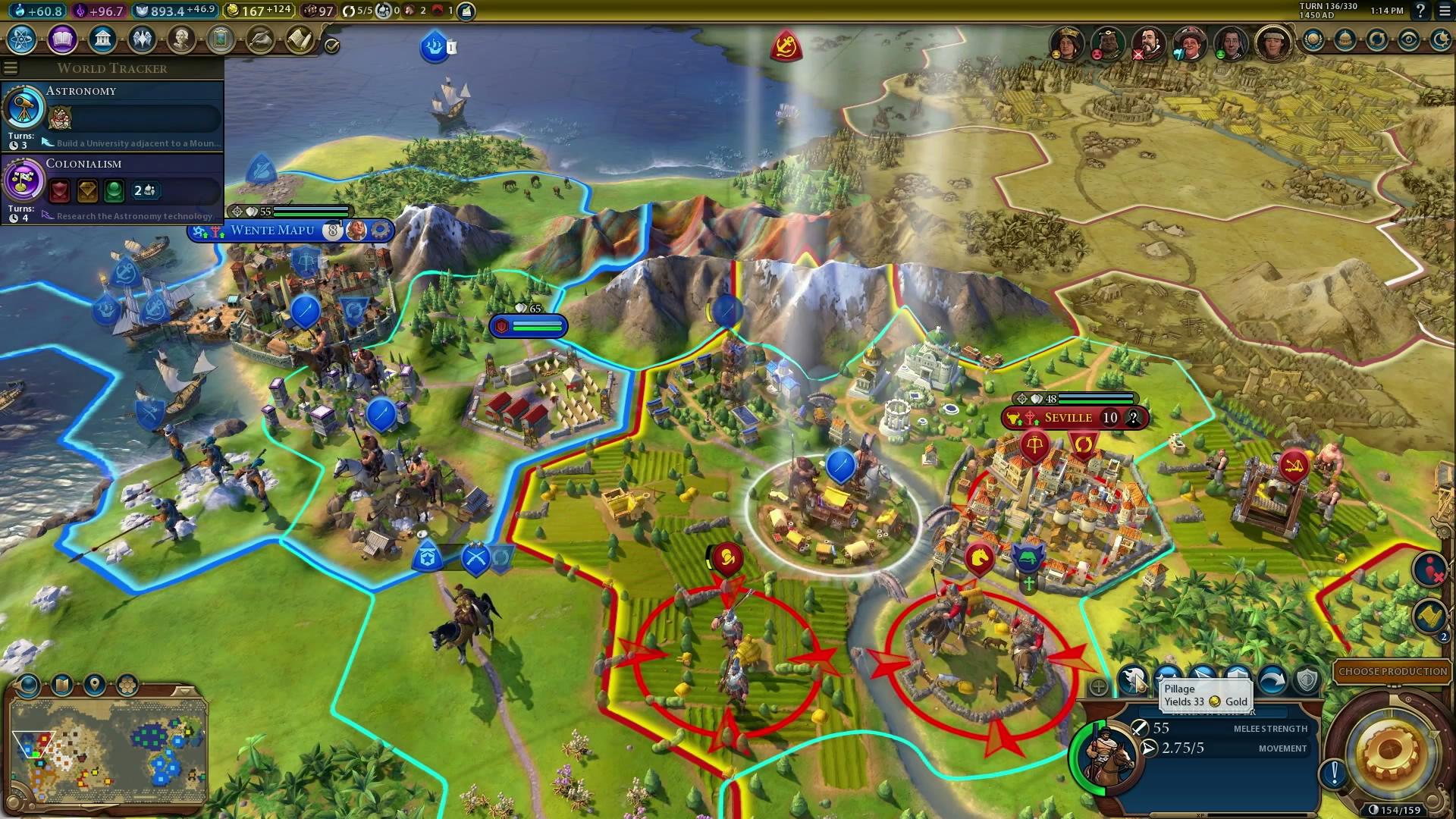Click the golden gear next-action button
This screenshot has width=1456, height=819.
tap(1389, 752)
